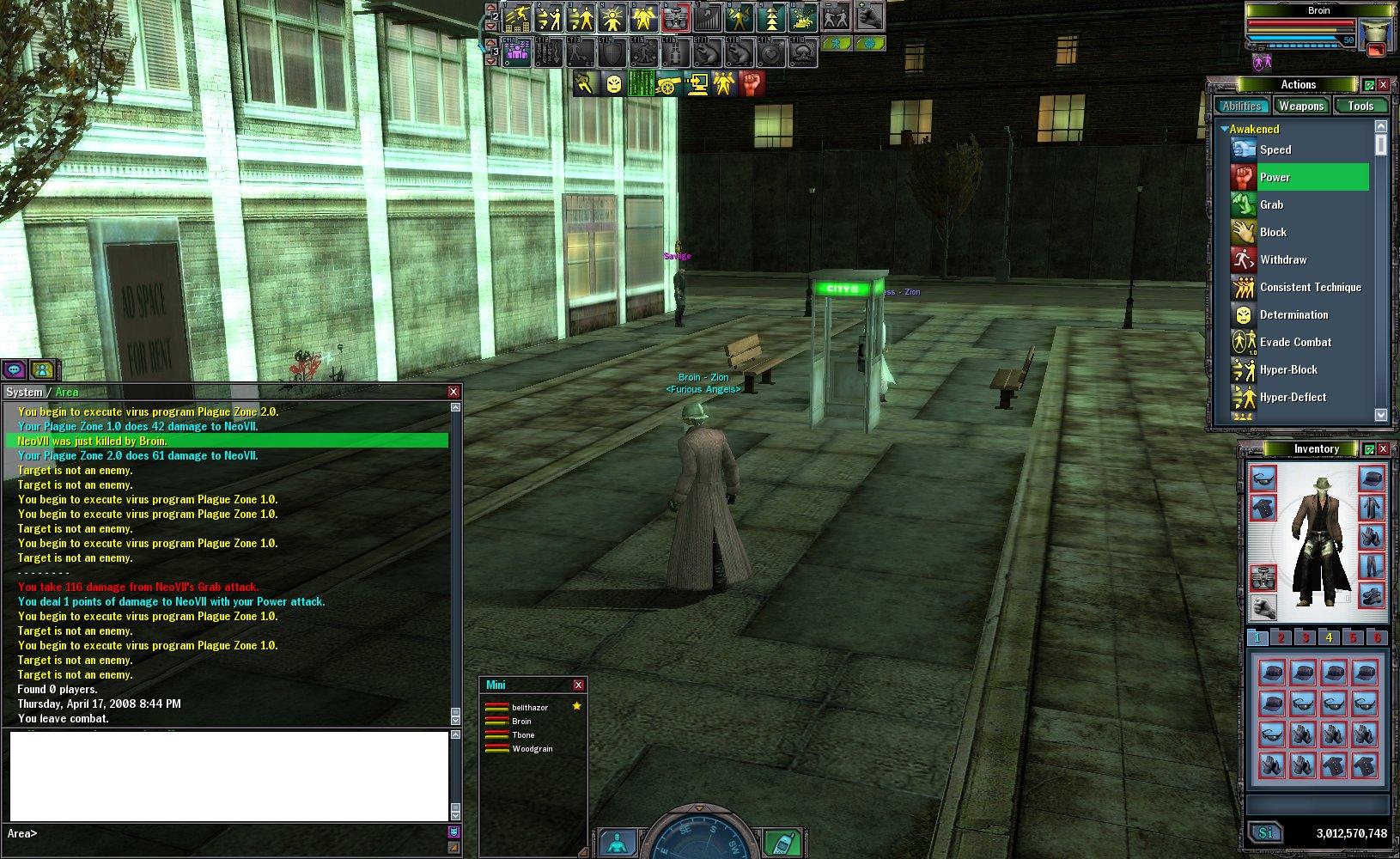
Task: Close the Mini team panel
Action: [578, 685]
